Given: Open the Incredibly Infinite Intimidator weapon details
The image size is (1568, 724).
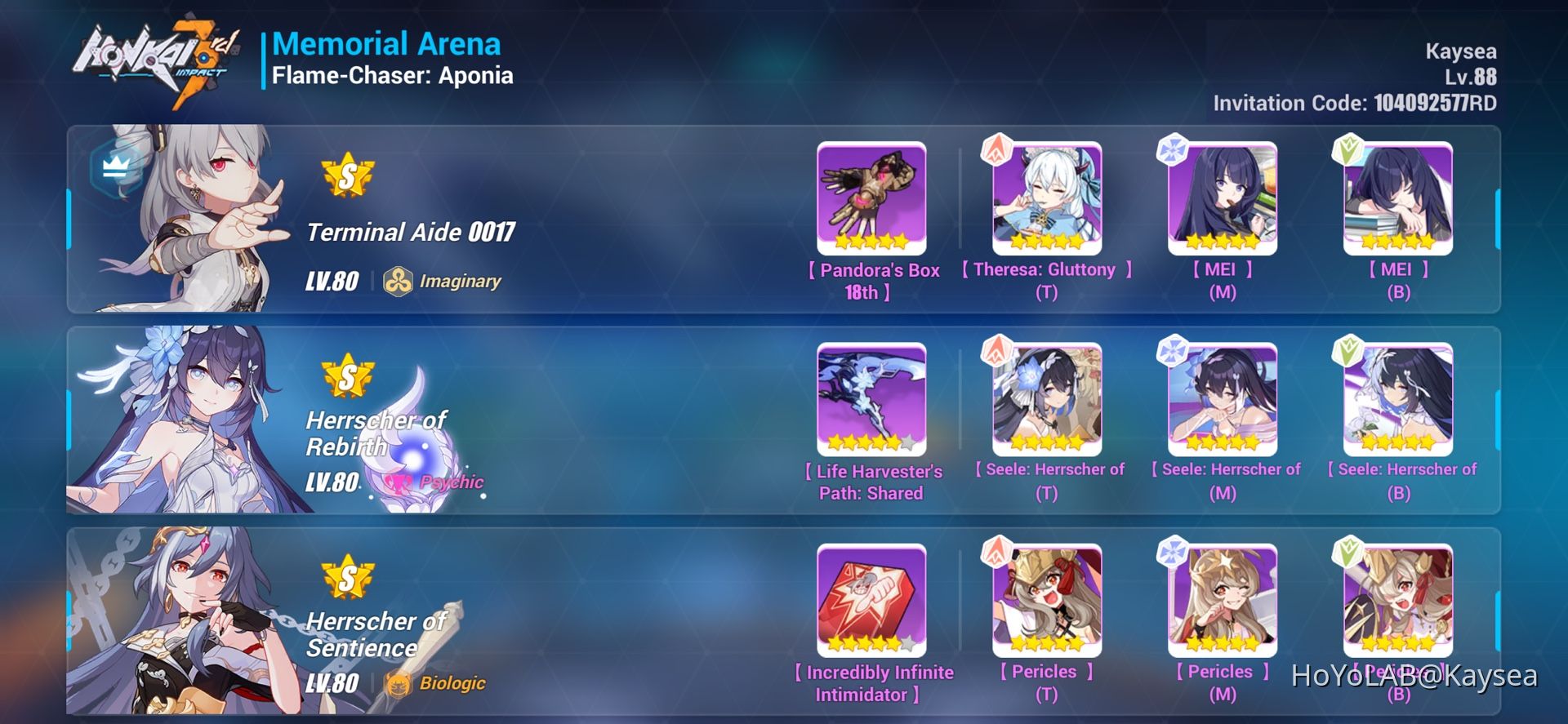Looking at the screenshot, I should tap(871, 598).
